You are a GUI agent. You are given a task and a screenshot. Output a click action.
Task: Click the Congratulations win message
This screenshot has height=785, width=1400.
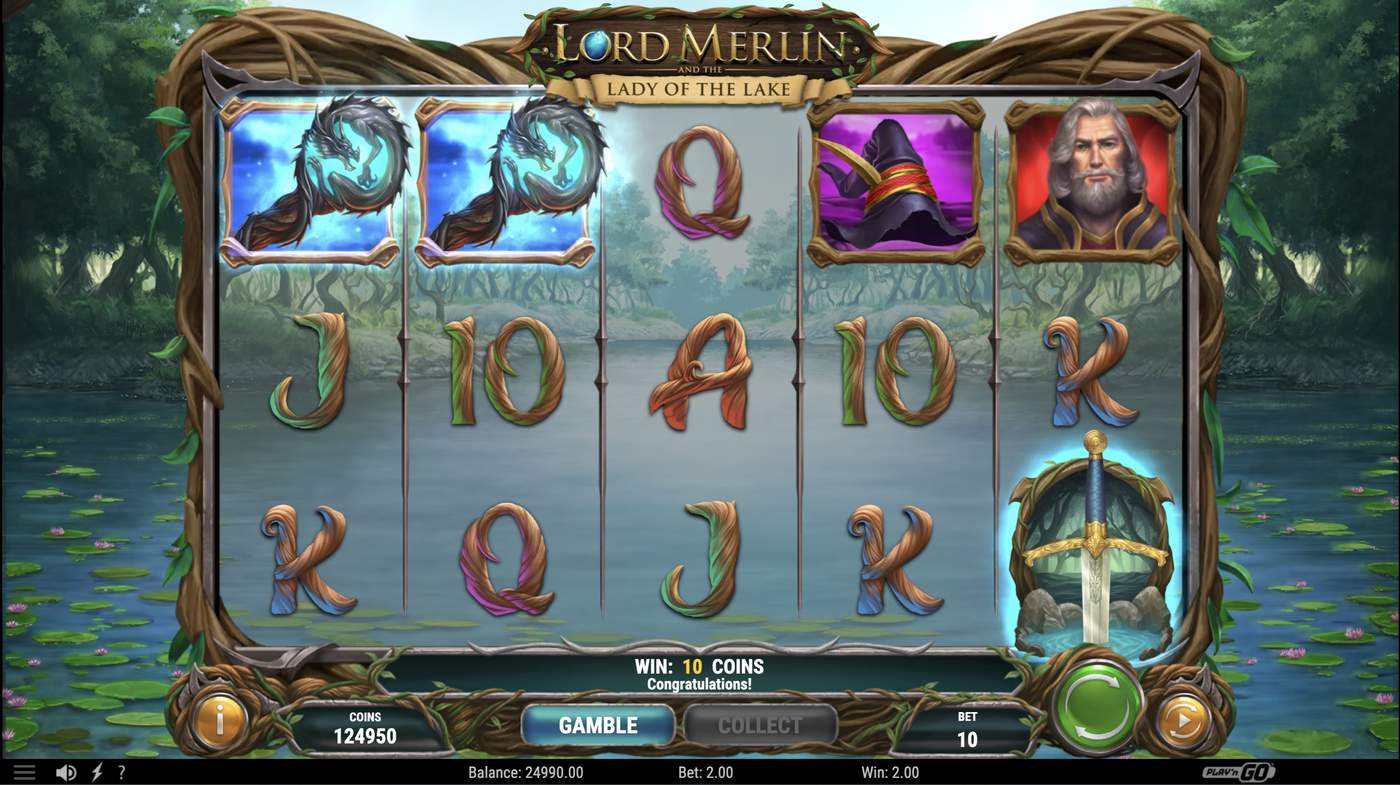tap(700, 685)
